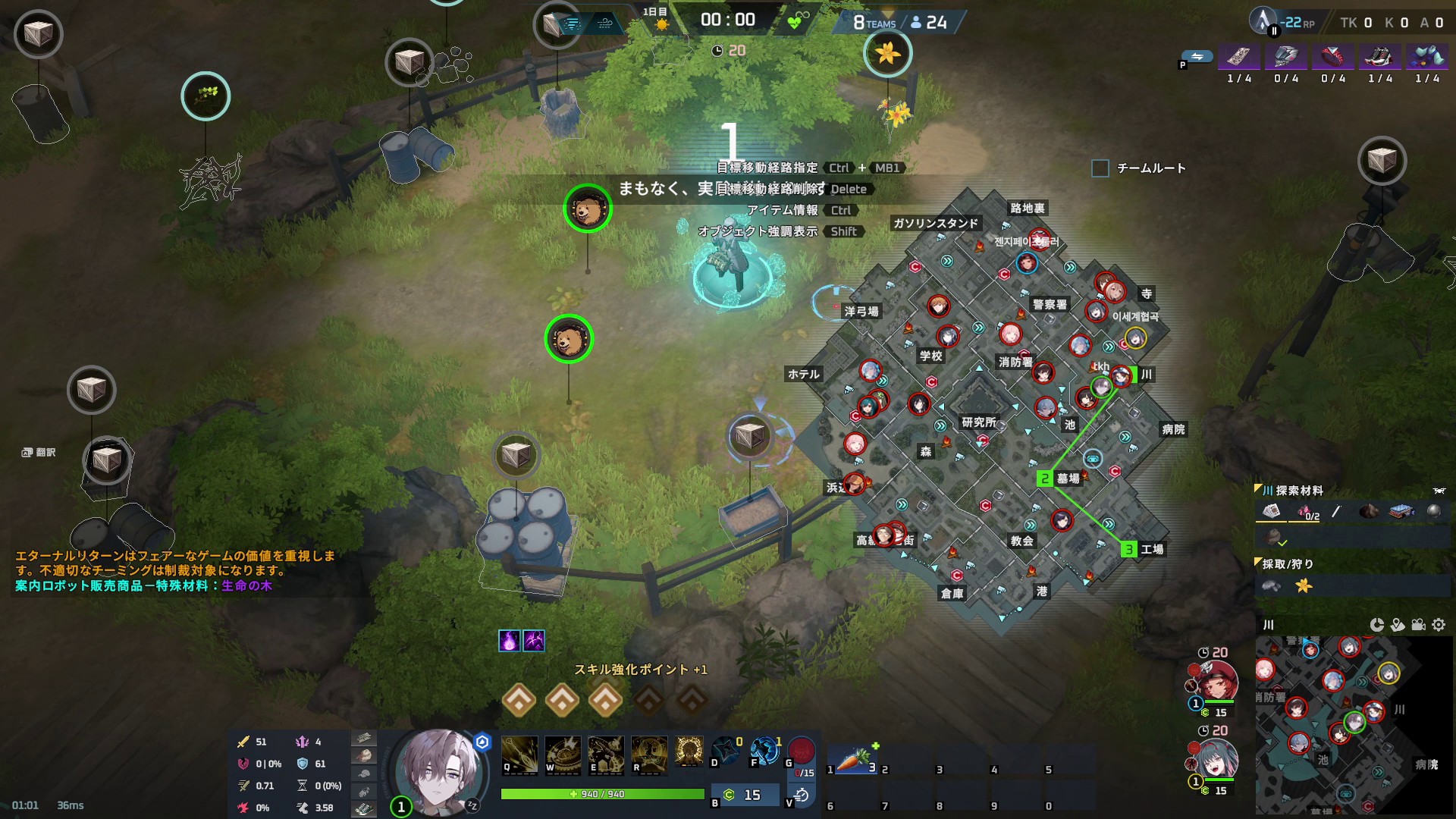Select the red bracelet target item

[1333, 57]
